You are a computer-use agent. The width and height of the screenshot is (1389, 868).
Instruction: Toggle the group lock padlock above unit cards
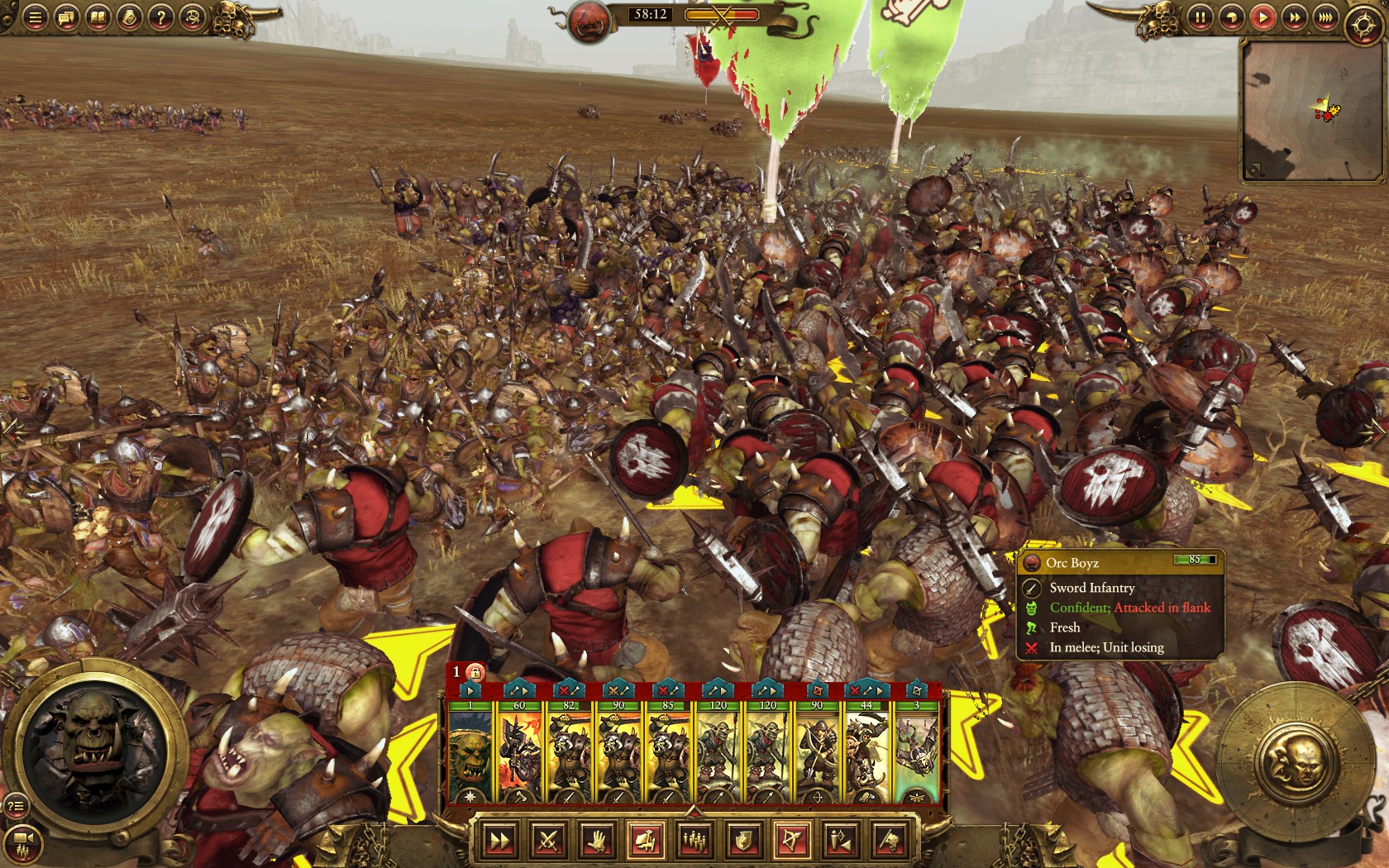[x=475, y=674]
